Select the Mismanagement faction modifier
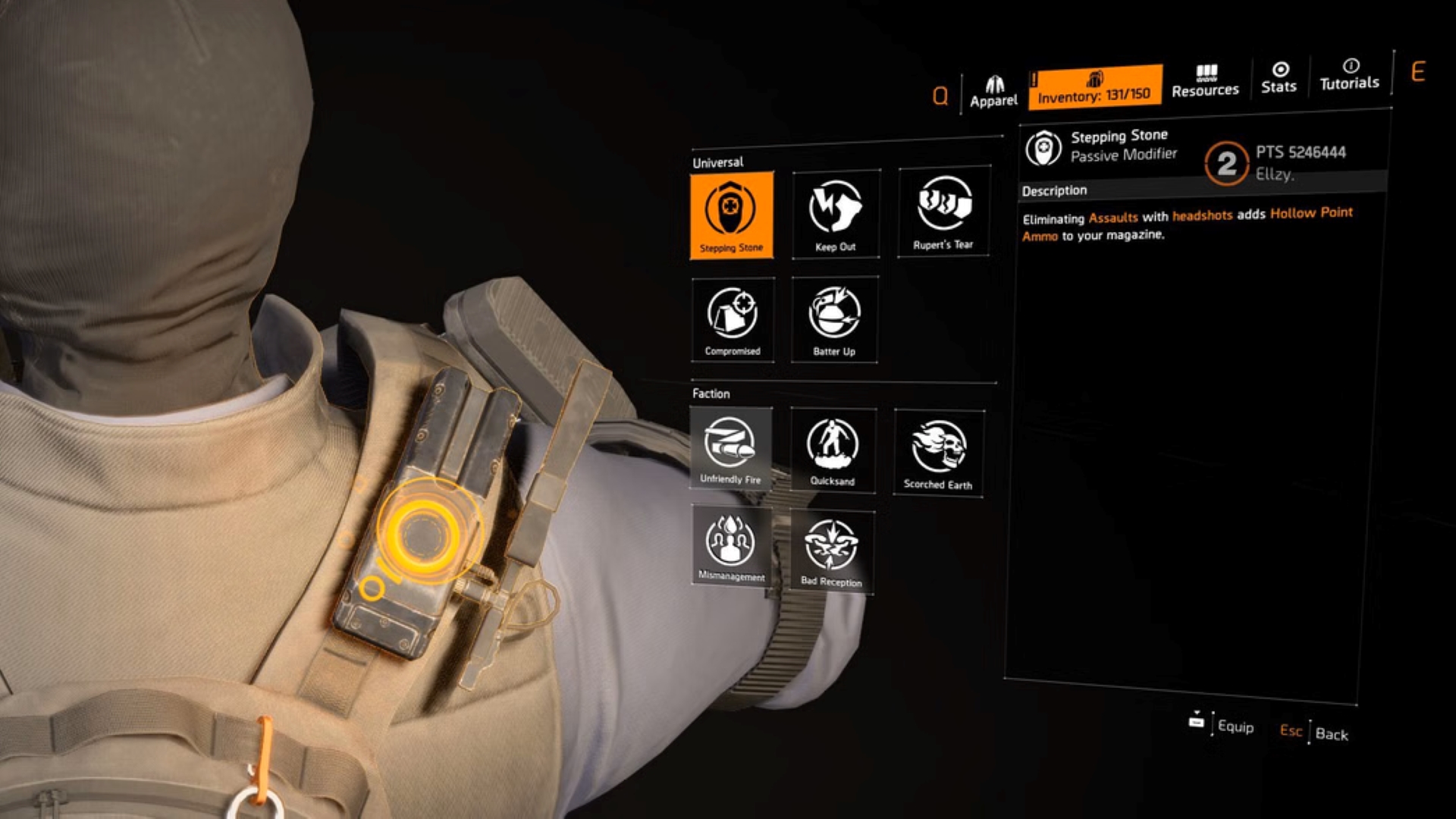 click(731, 546)
